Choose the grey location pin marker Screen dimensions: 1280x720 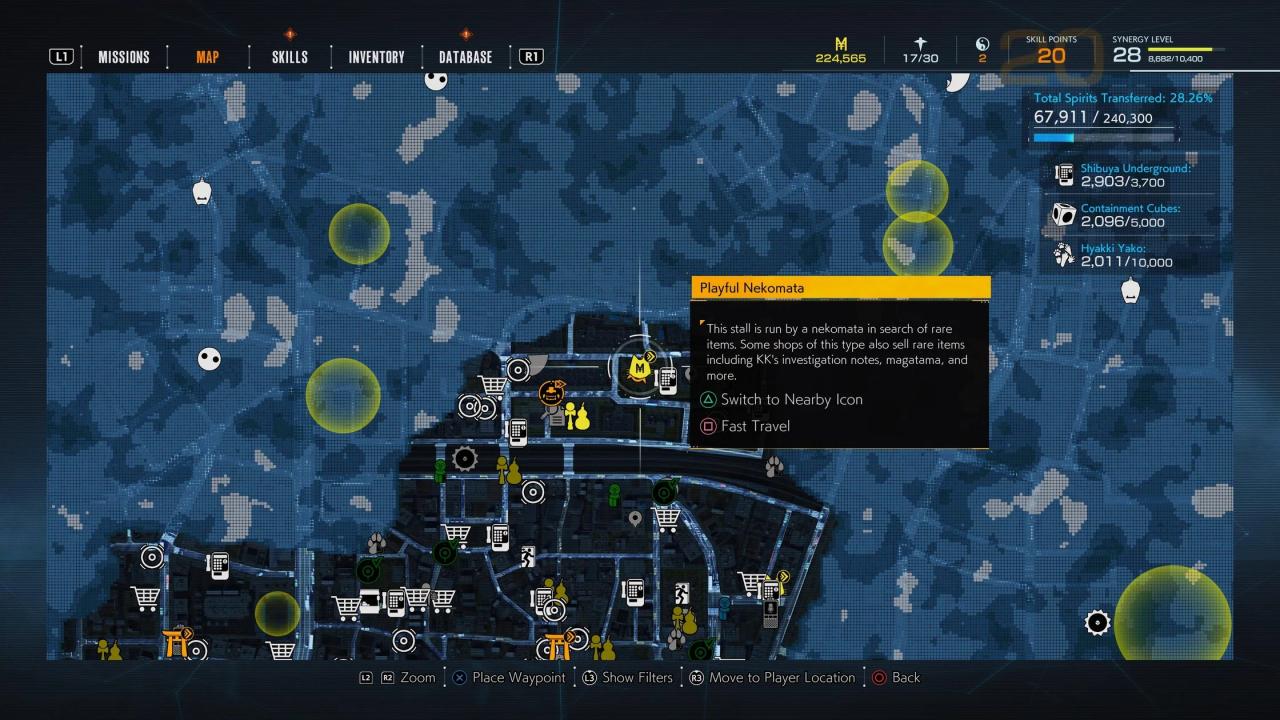pos(634,518)
